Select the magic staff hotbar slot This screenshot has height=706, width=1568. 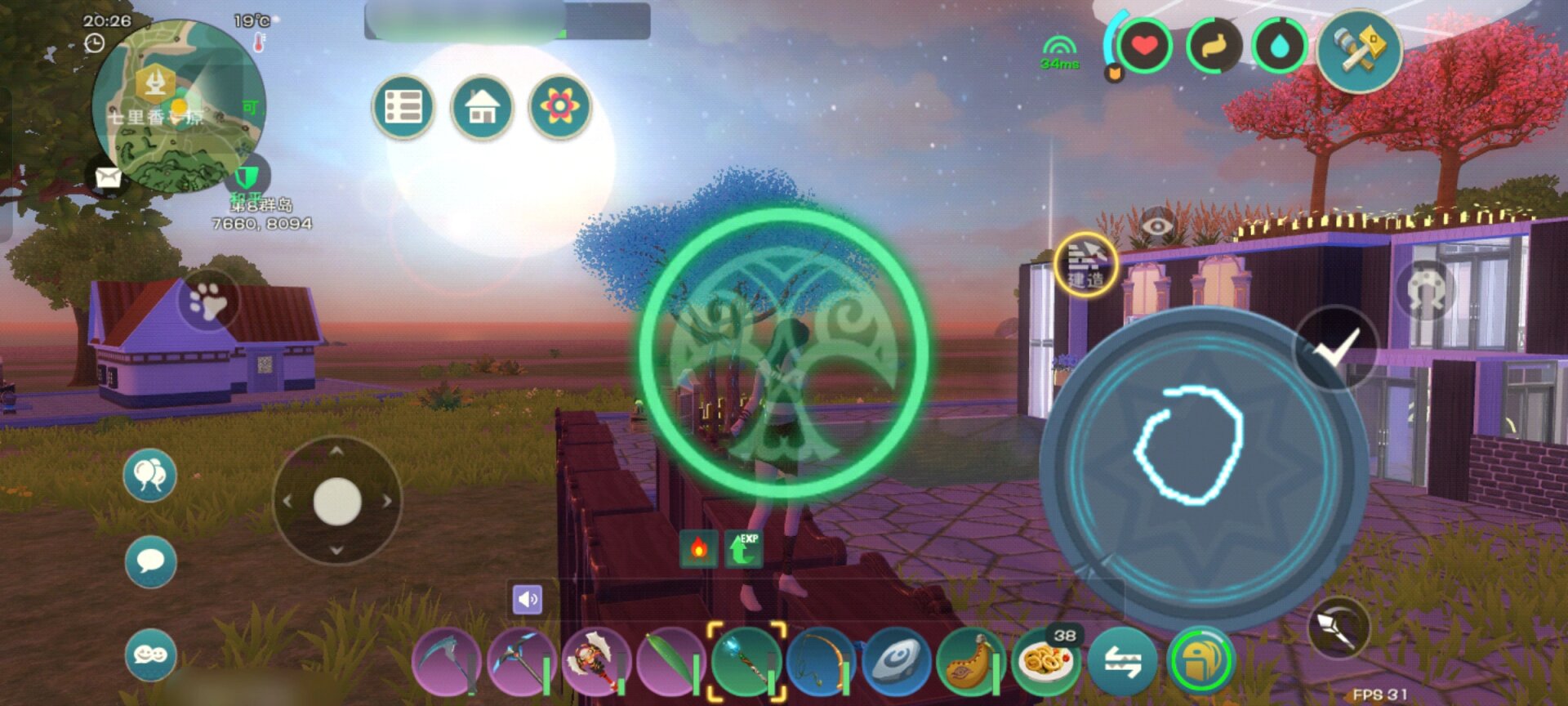(x=746, y=661)
